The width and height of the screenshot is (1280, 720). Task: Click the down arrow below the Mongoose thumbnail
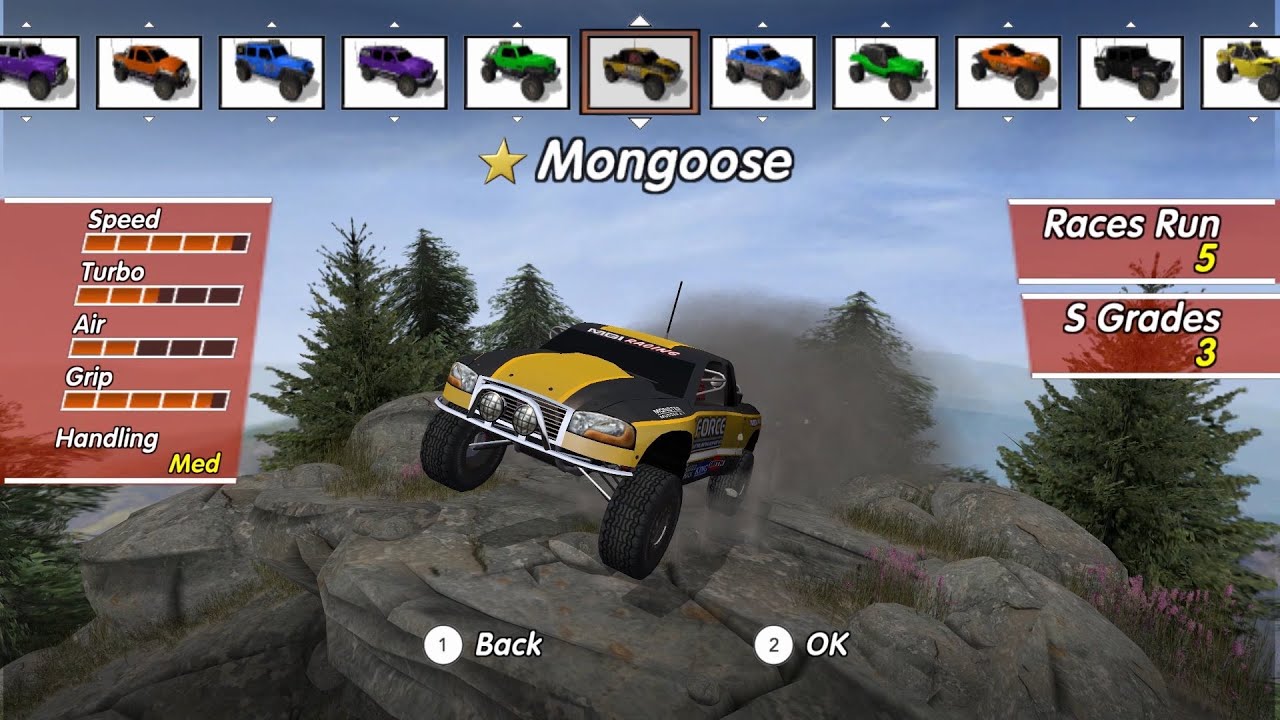click(640, 123)
